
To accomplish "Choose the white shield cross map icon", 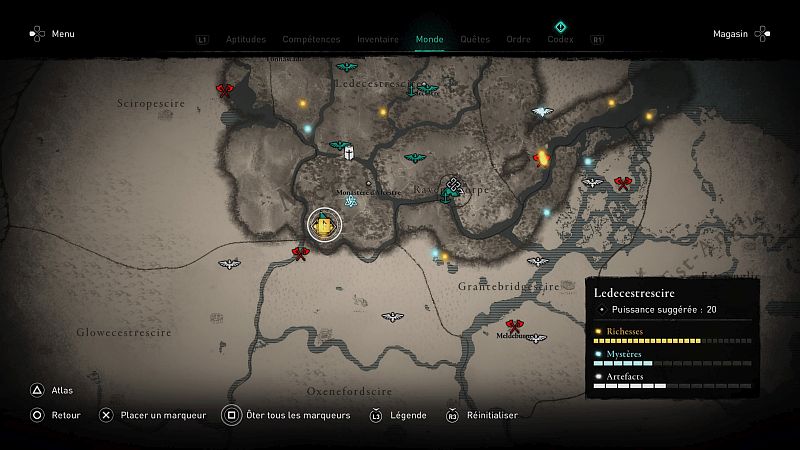I will point(348,154).
